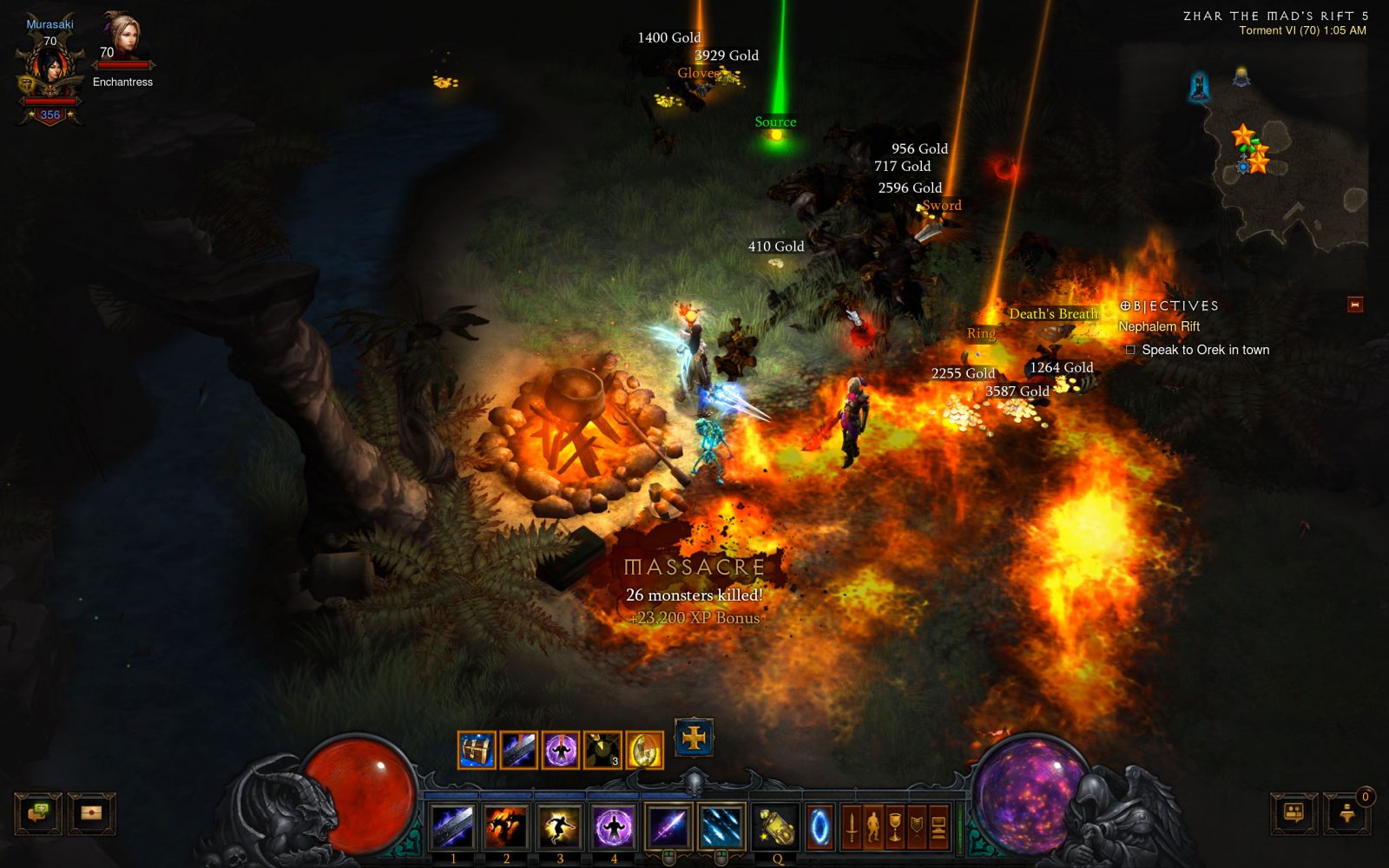The image size is (1389, 868).
Task: Open the mail envelope button
Action: 91,813
